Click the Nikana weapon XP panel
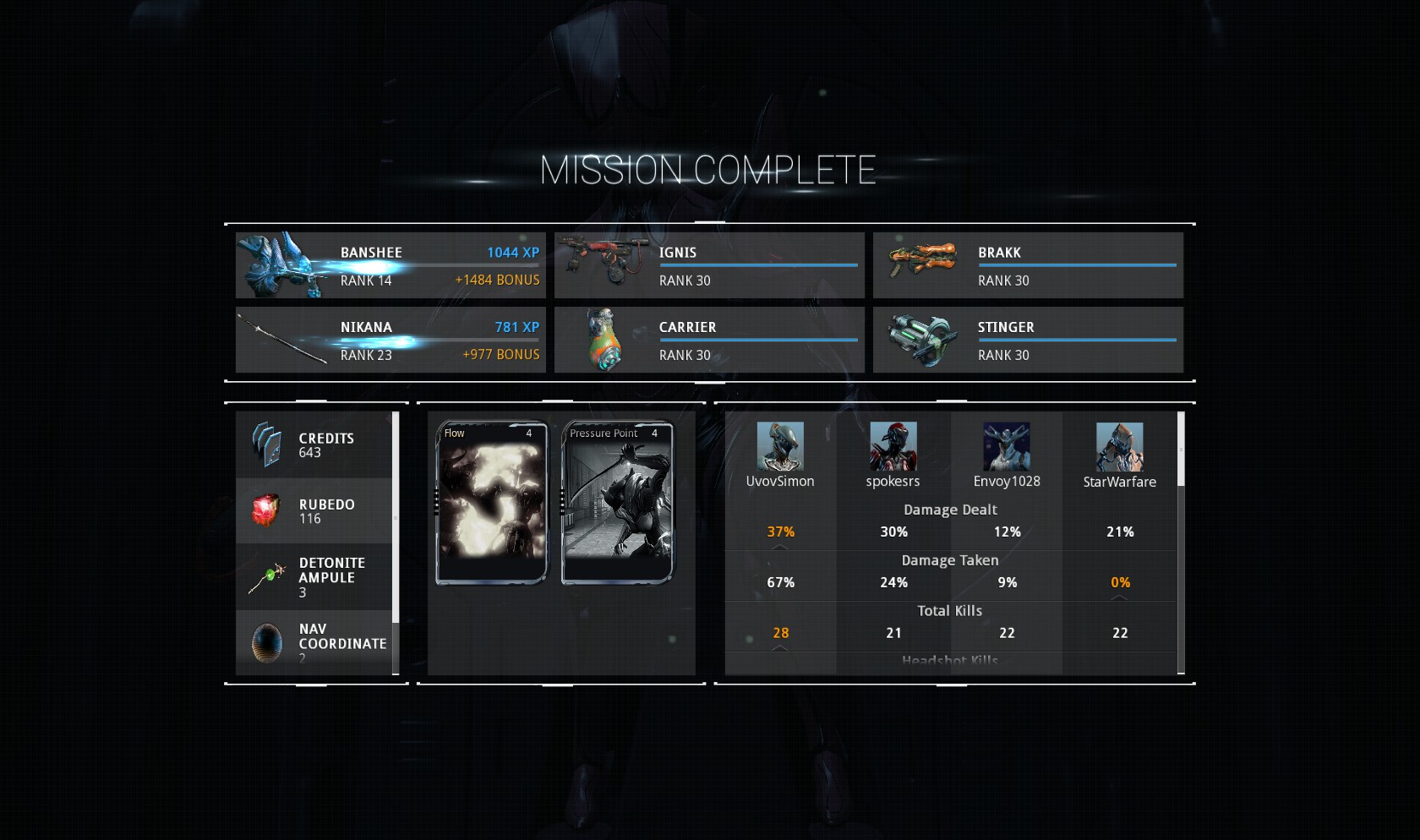Viewport: 1420px width, 840px height. (x=390, y=340)
